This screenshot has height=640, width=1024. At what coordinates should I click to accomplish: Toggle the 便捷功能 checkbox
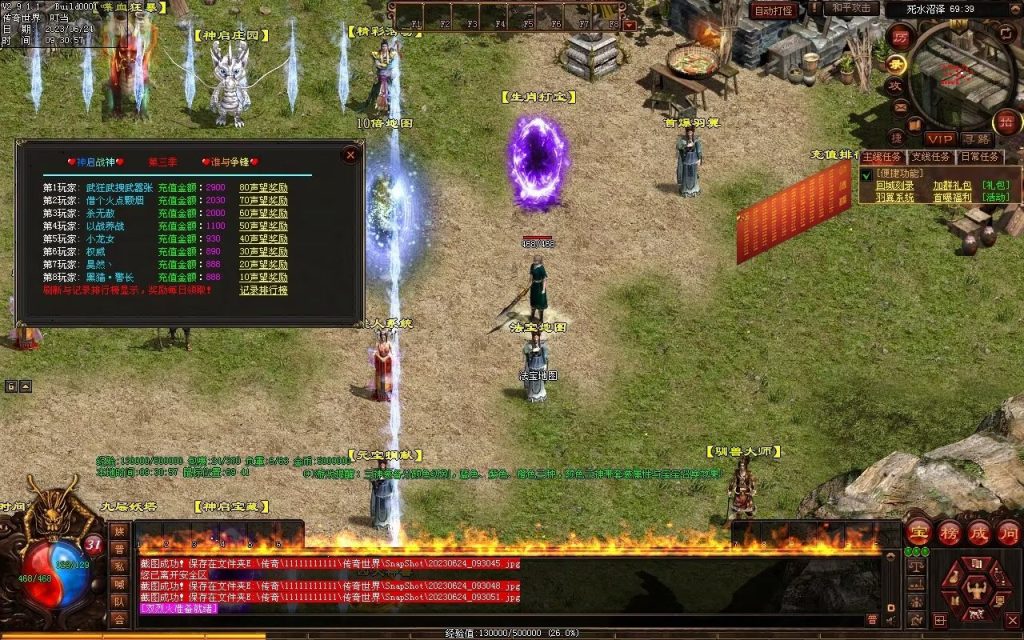pos(866,174)
